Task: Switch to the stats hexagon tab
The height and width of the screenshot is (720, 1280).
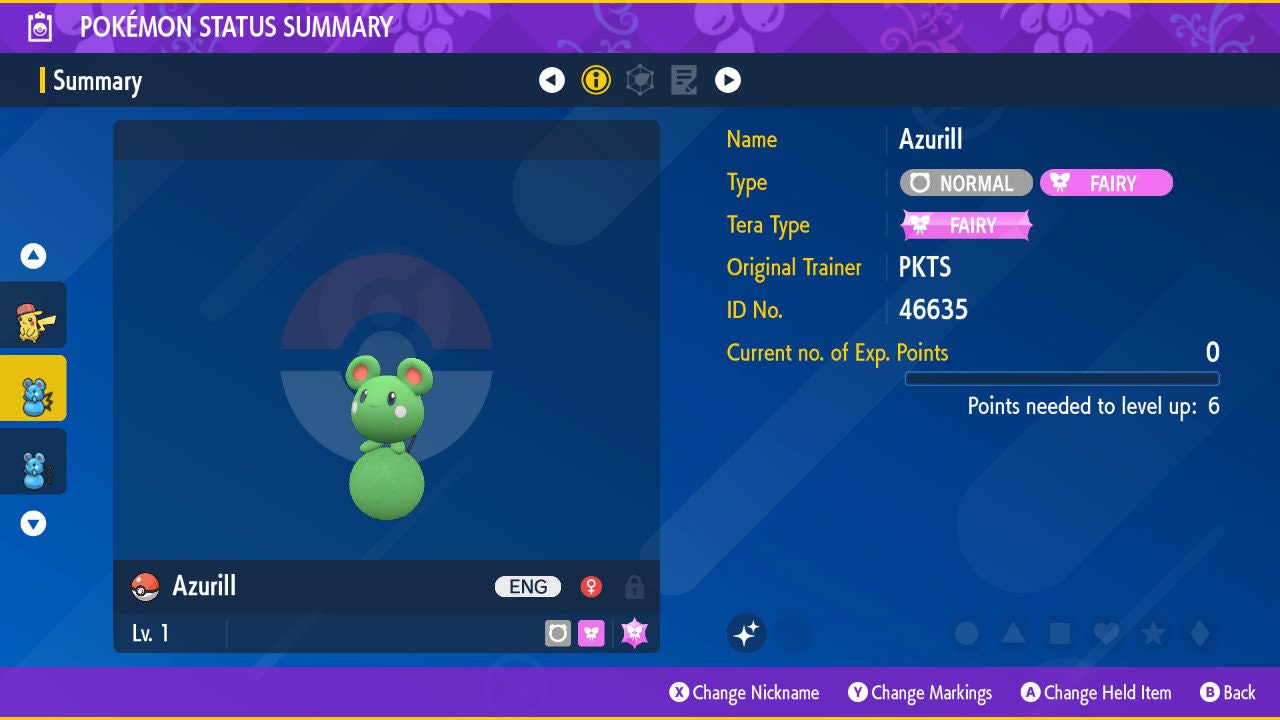Action: pyautogui.click(x=640, y=80)
